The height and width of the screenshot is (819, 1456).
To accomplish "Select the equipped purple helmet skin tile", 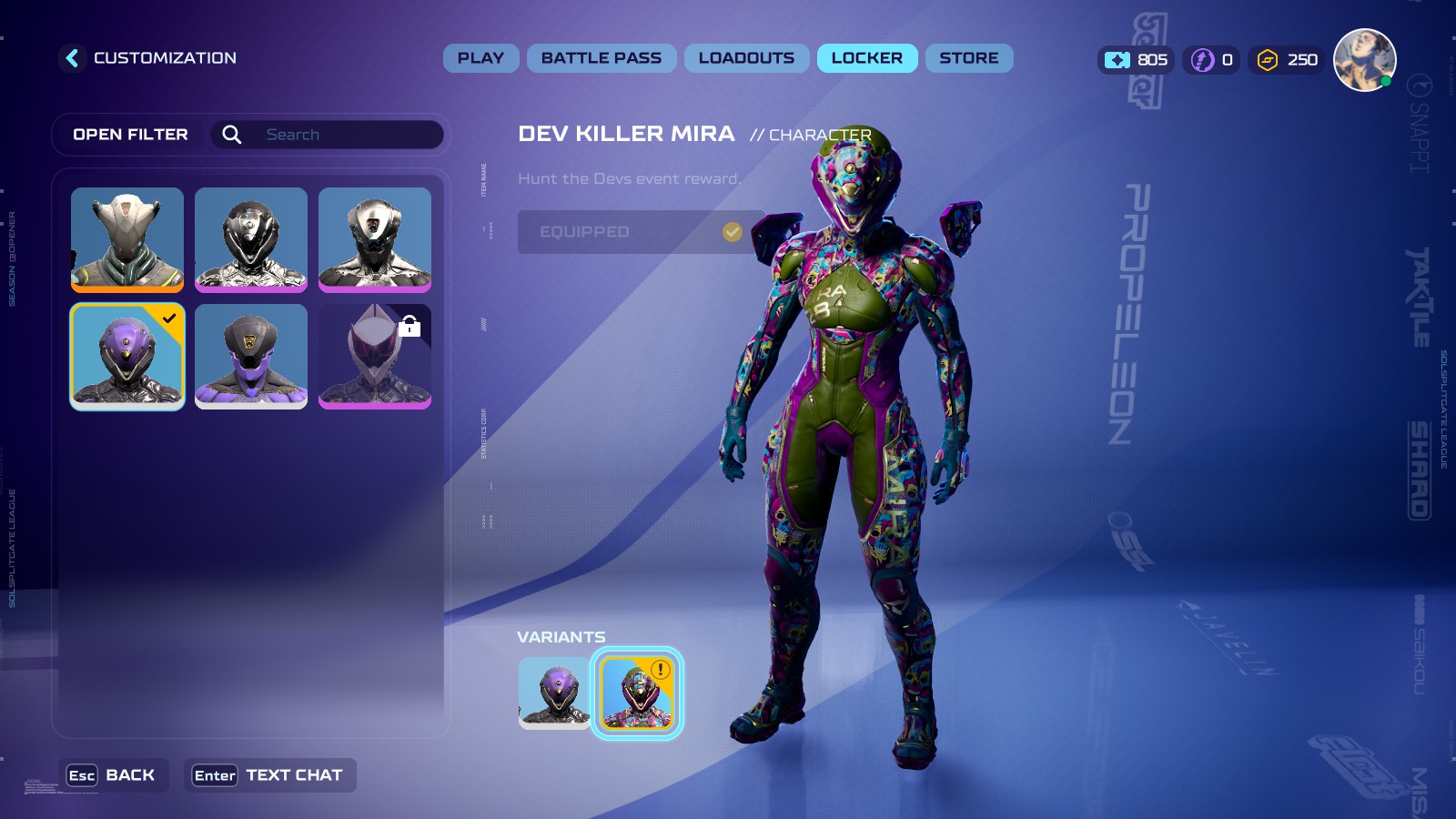I will tap(127, 356).
